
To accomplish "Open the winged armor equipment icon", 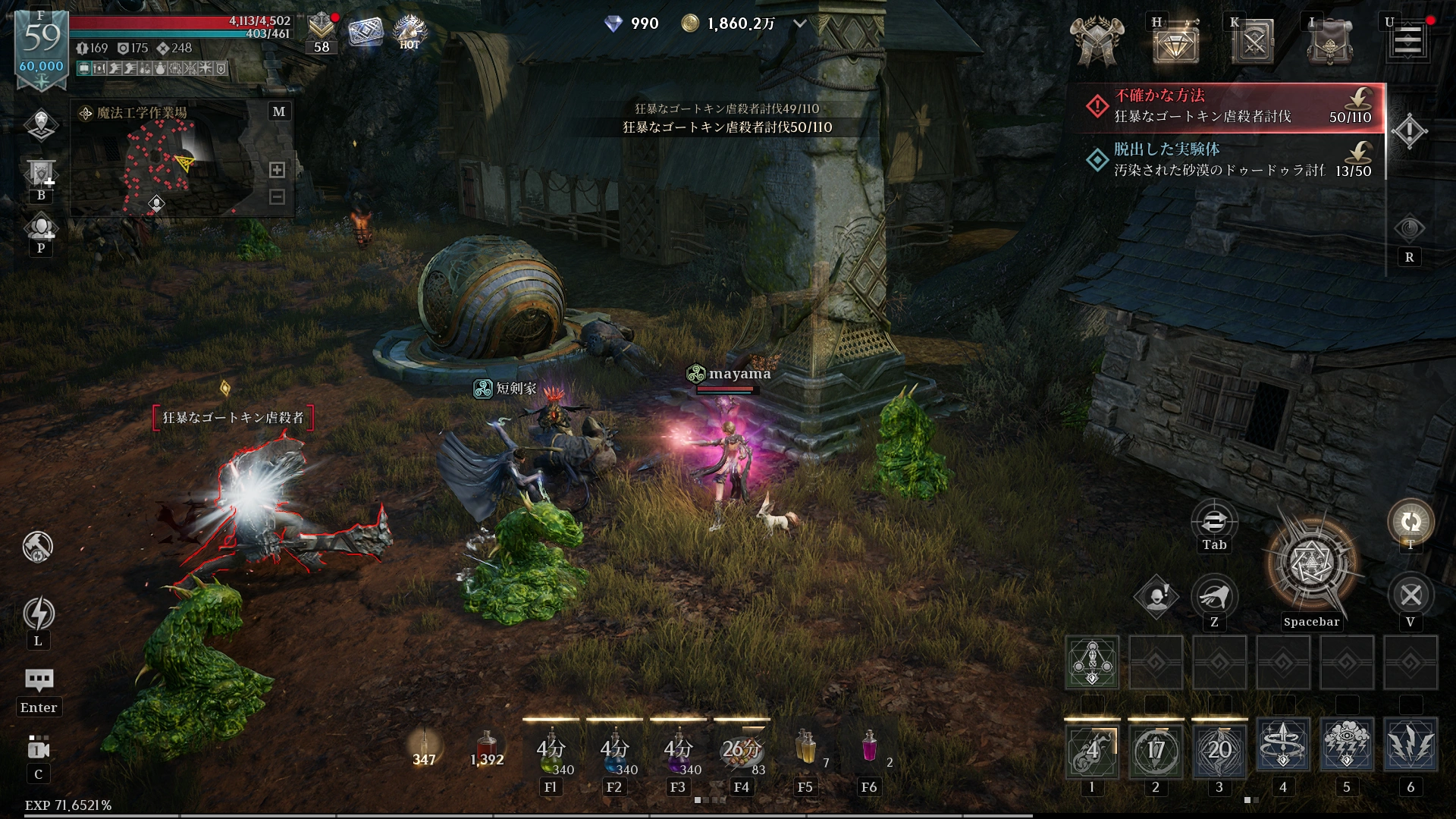I will click(1096, 41).
